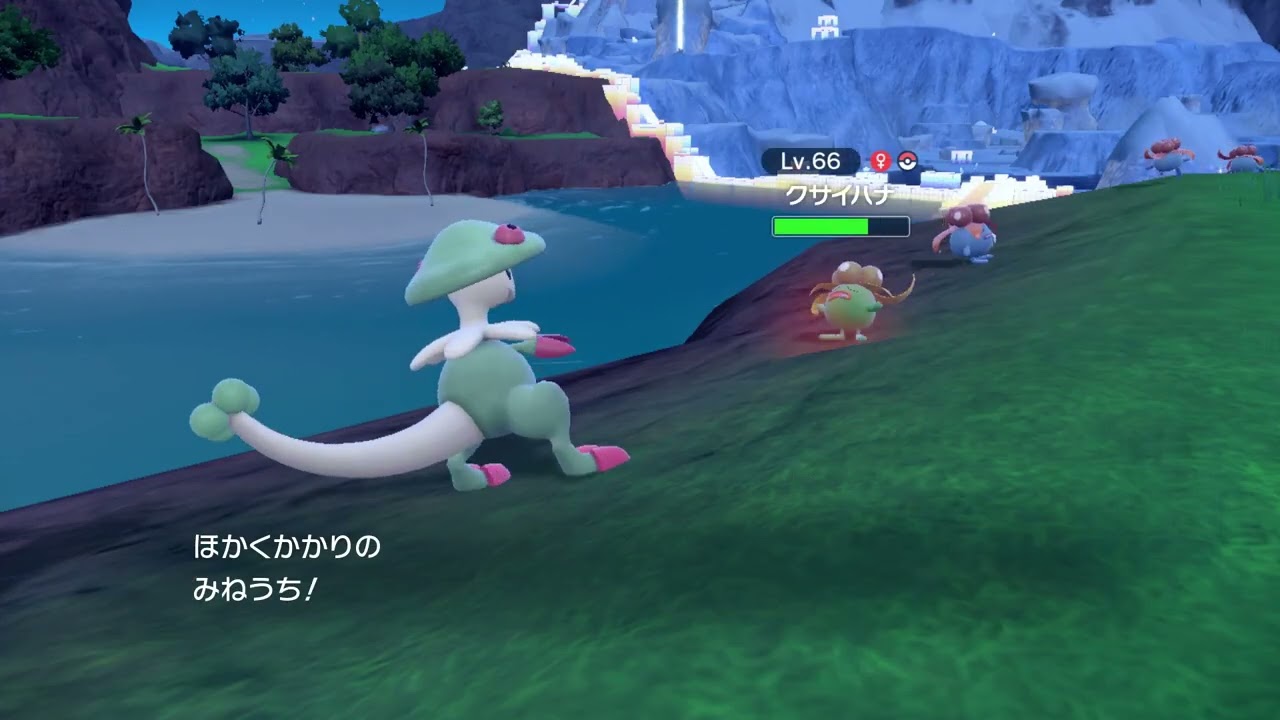Select the Parasect on the upper hillside
1280x720 pixels.
click(1170, 155)
